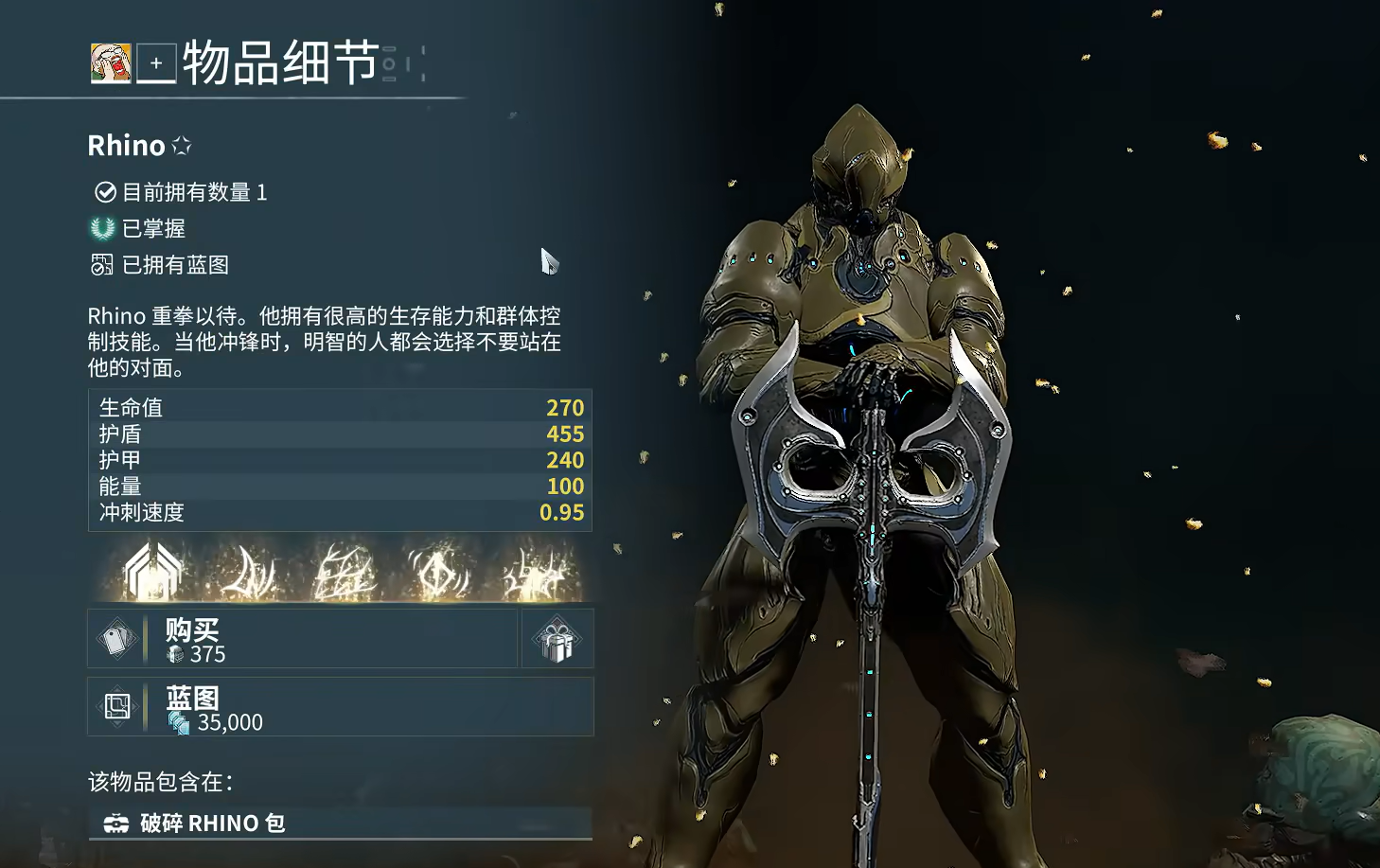Screen dimensions: 1380x868
Task: Select the Roar ability diamond icon
Action: coord(439,573)
